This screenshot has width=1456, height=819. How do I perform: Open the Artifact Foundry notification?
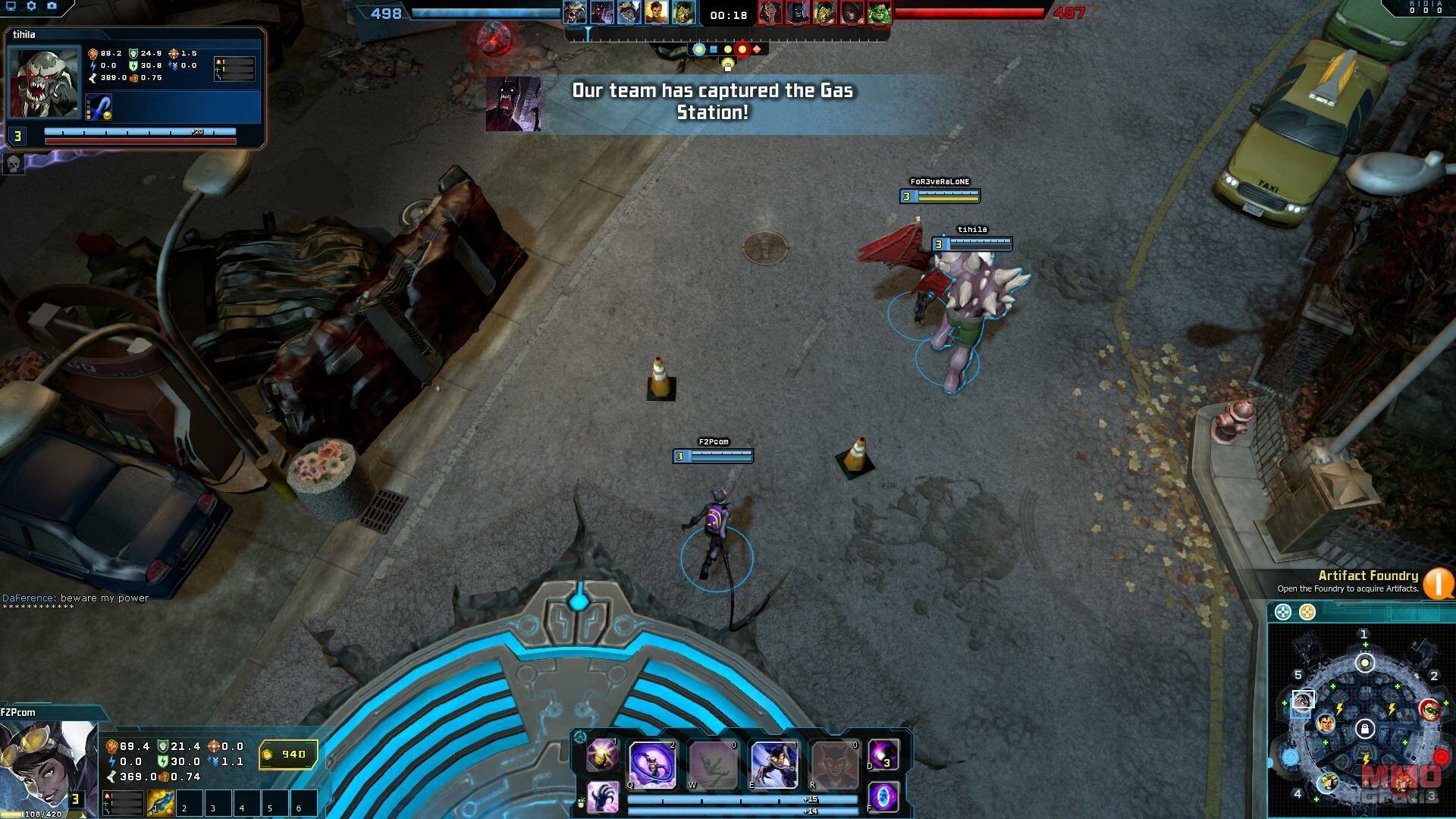coord(1438,583)
